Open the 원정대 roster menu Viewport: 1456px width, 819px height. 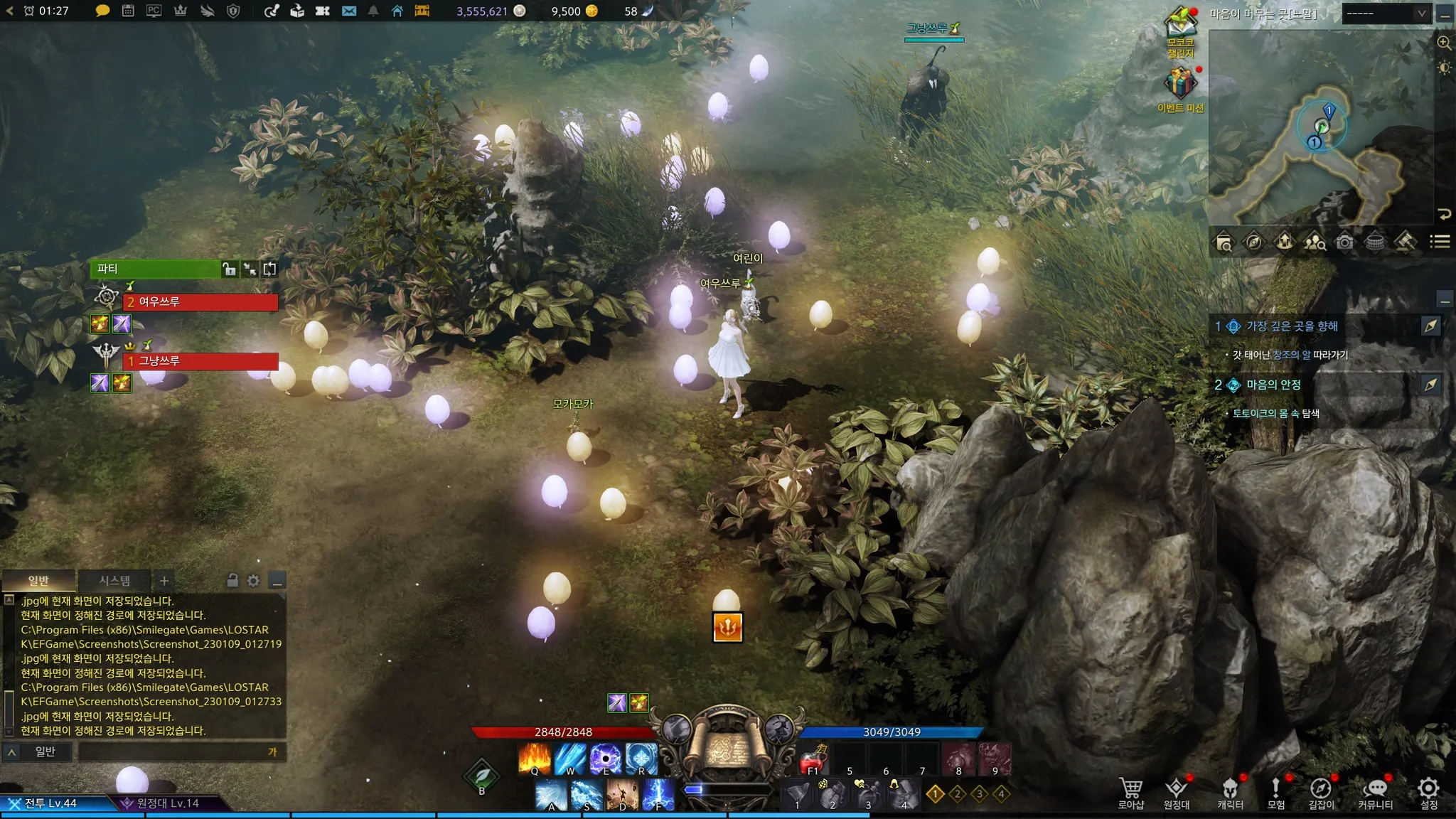(x=1177, y=792)
